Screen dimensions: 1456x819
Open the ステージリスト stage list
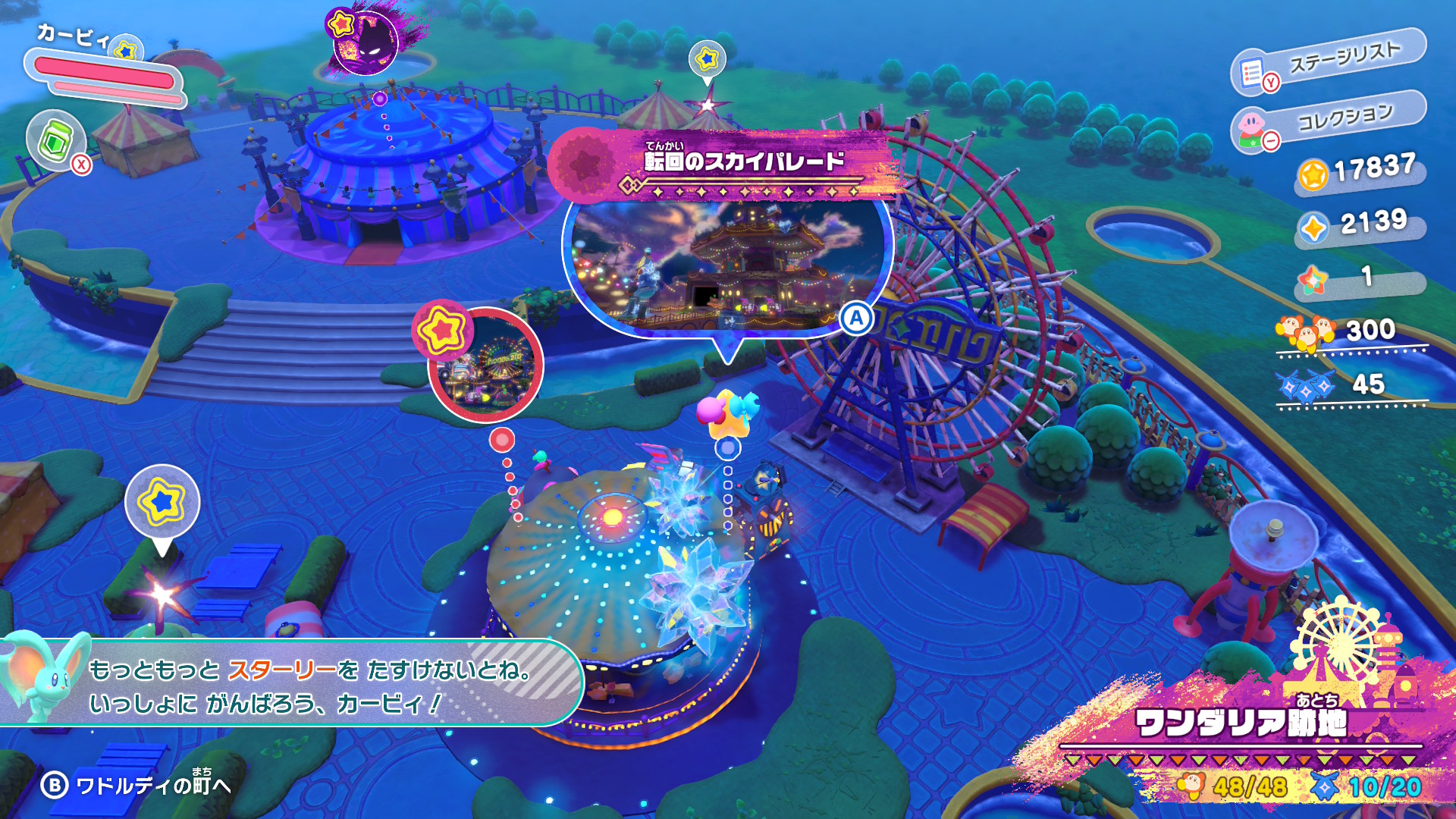click(x=1329, y=64)
